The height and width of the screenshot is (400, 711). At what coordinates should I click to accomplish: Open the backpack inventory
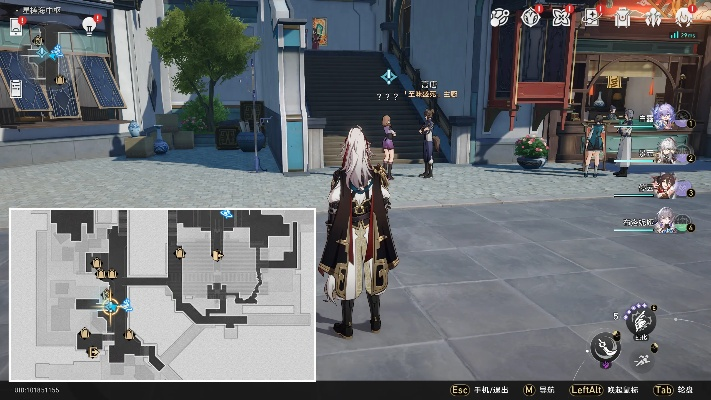[622, 17]
